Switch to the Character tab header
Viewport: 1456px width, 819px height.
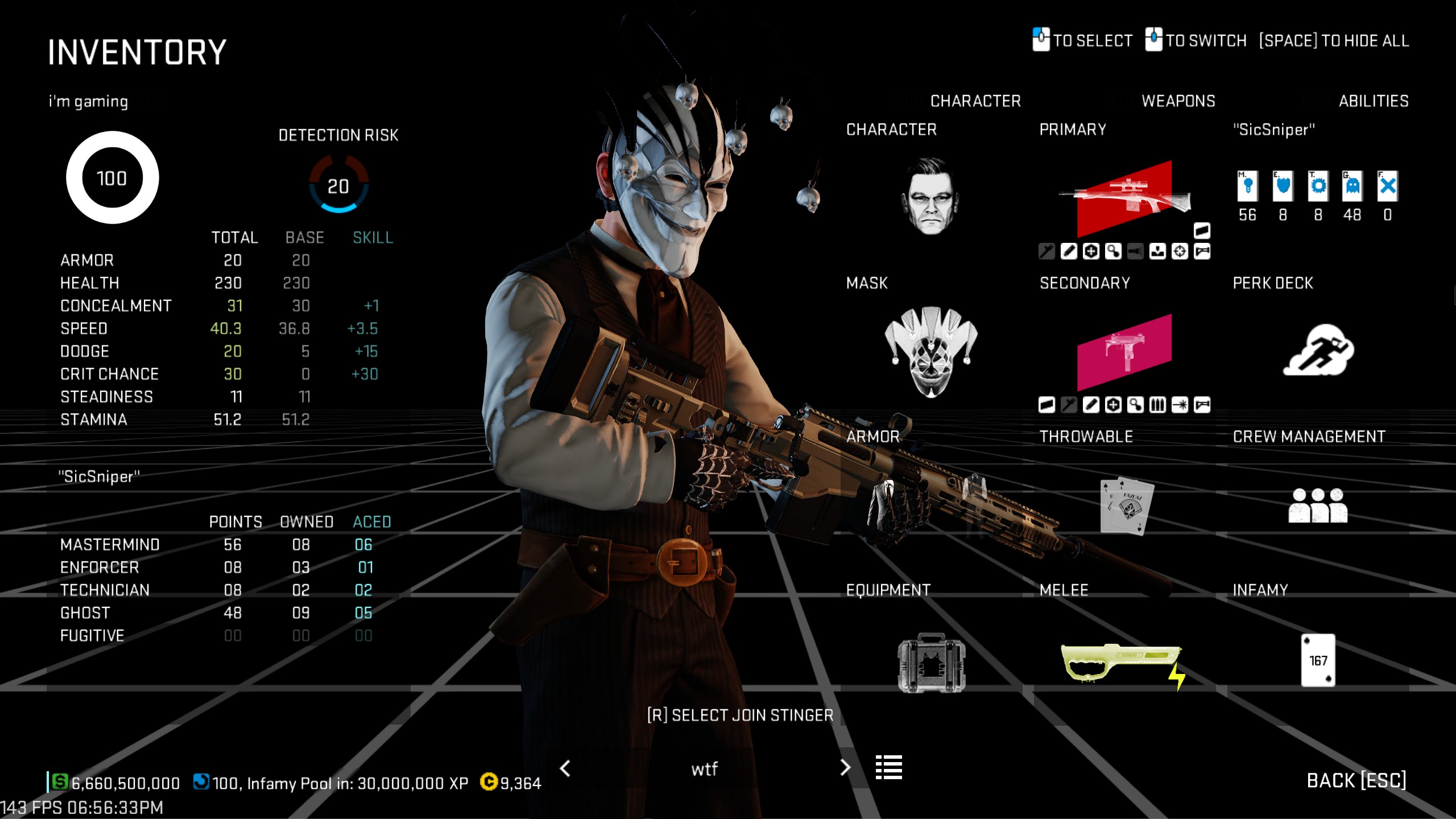pos(975,101)
